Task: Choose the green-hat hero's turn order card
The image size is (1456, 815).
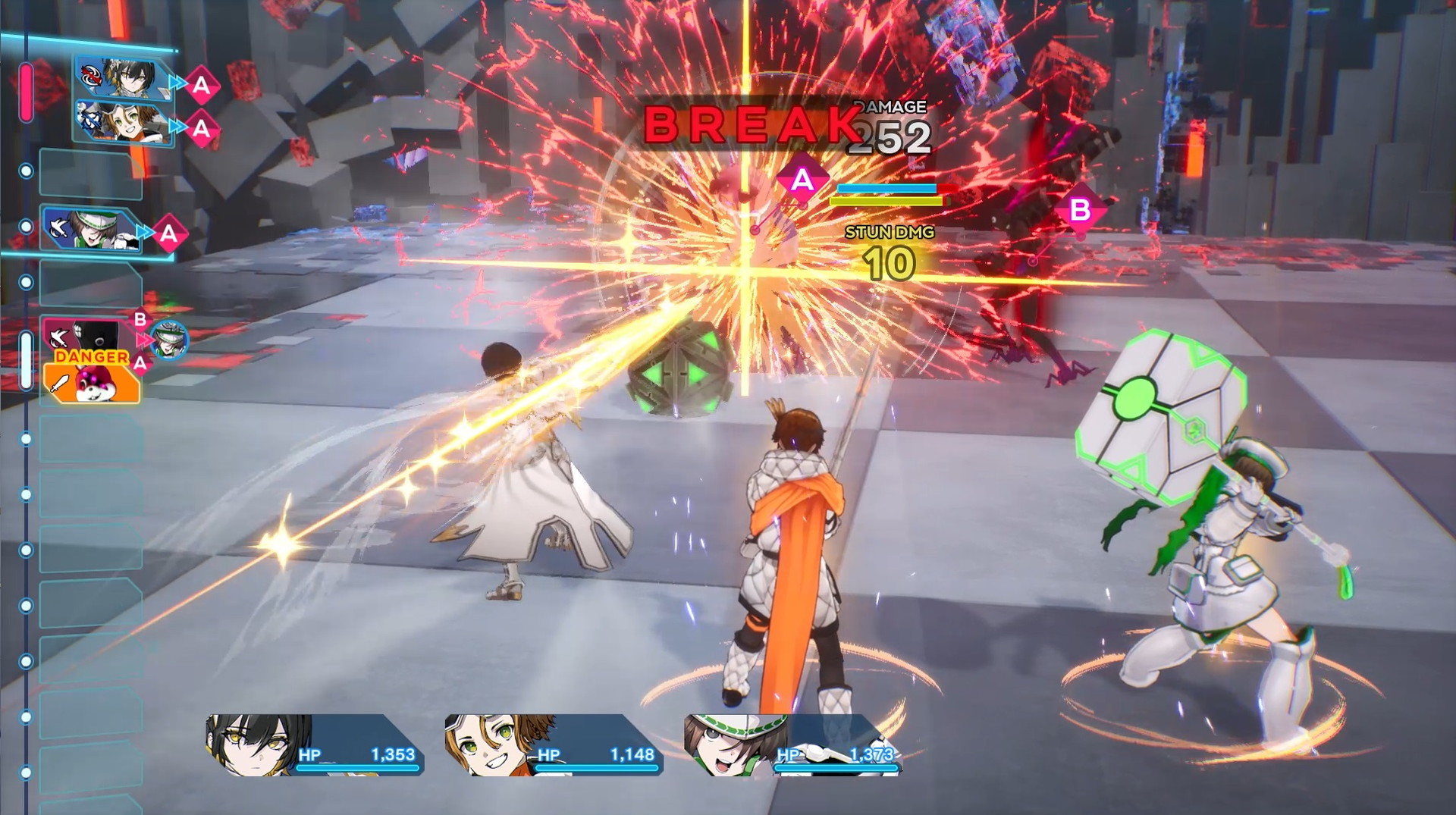Action: (91, 228)
